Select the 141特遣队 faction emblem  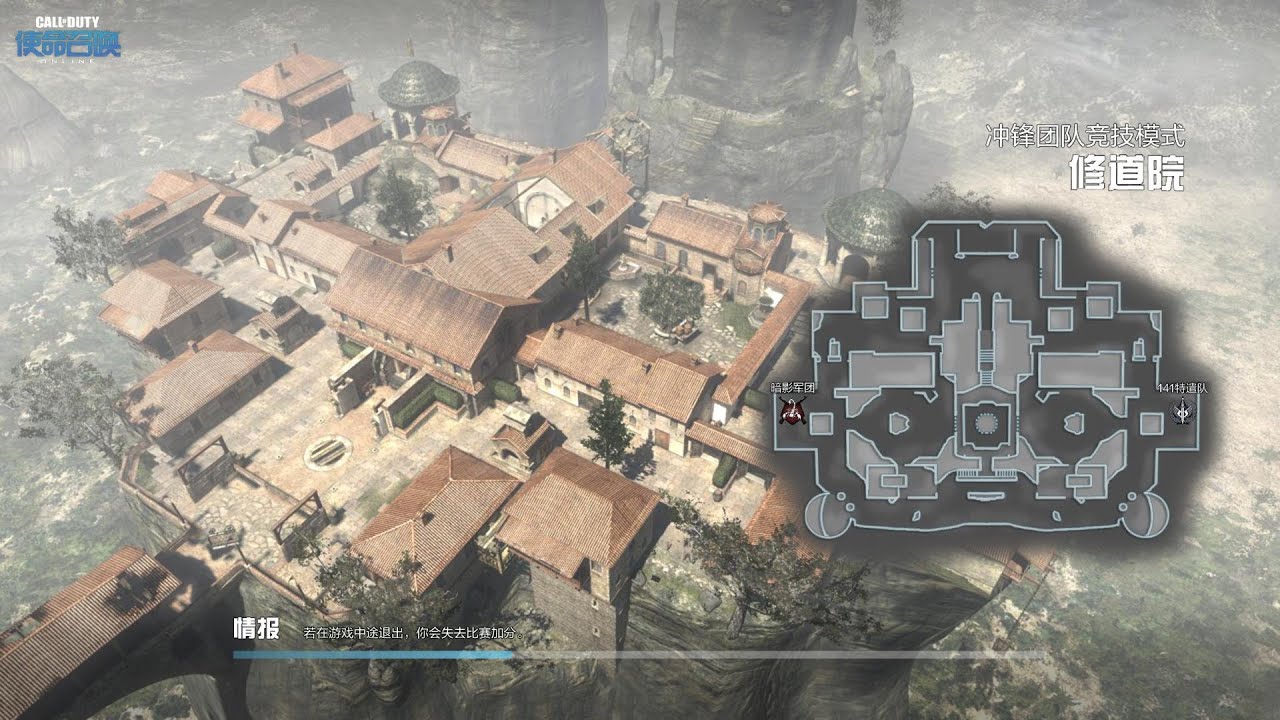(x=1183, y=410)
